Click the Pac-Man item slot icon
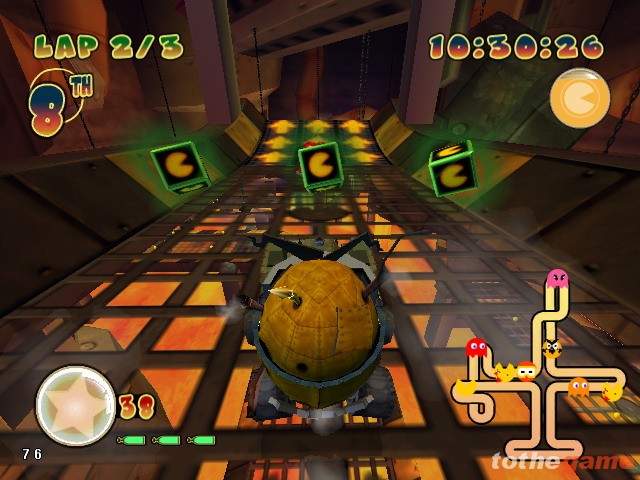This screenshot has height=480, width=640. (x=578, y=98)
